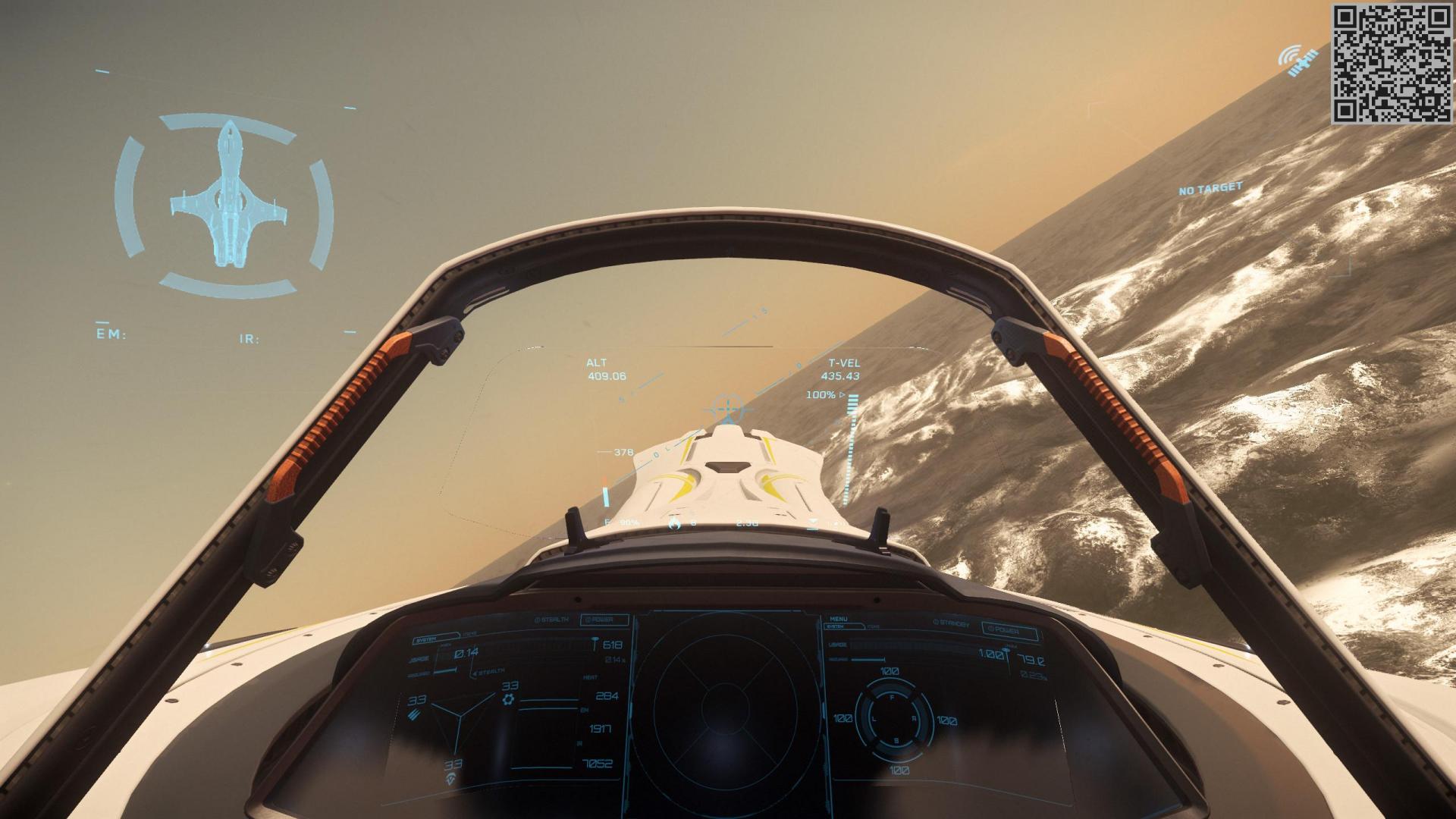Open the ITEMS tab on the right display
The height and width of the screenshot is (819, 1456).
pos(874,626)
